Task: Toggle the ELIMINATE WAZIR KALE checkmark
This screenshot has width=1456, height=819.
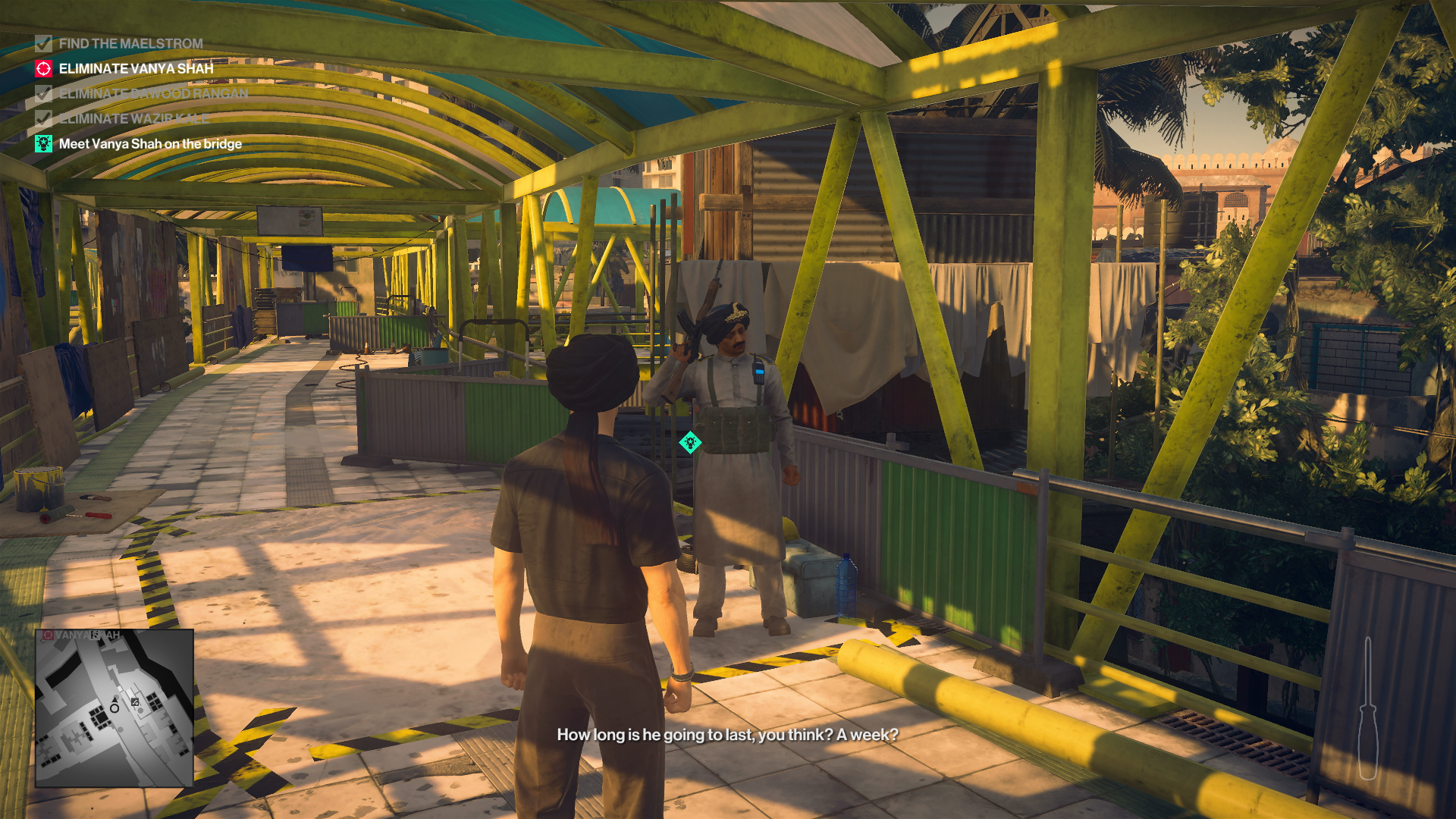Action: pos(43,118)
